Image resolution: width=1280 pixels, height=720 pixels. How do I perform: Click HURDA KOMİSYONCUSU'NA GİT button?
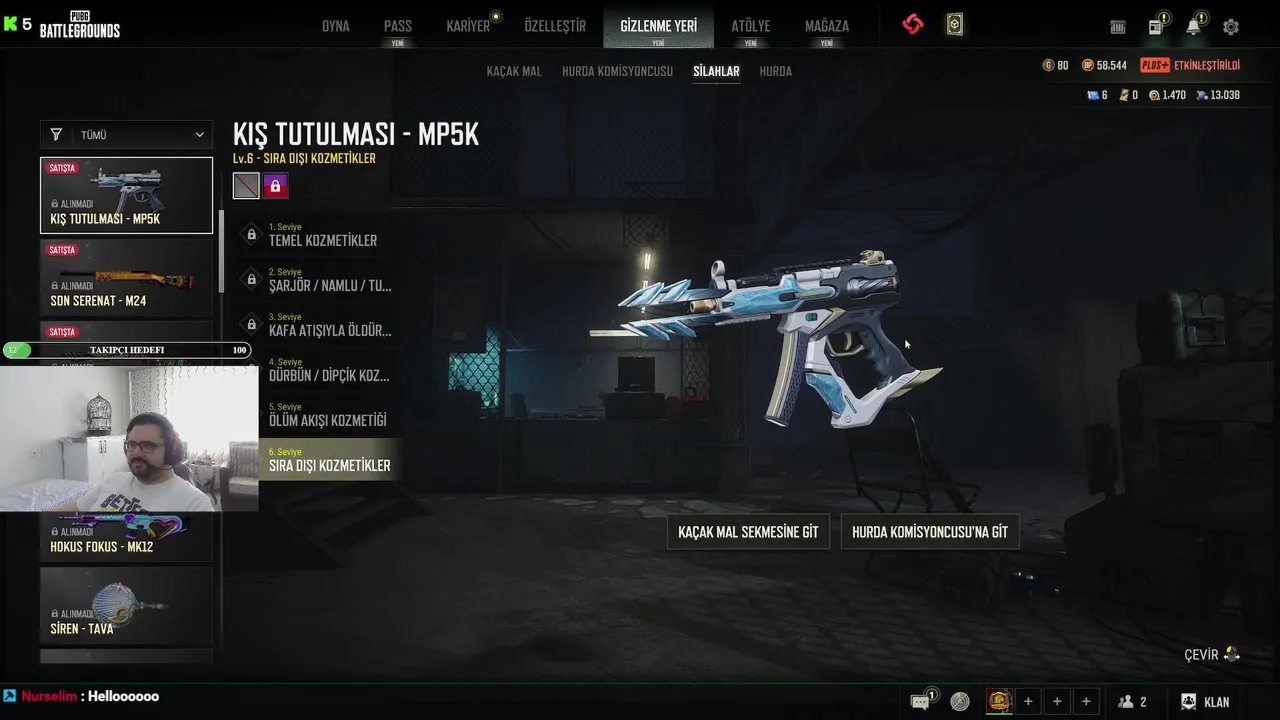tap(930, 532)
